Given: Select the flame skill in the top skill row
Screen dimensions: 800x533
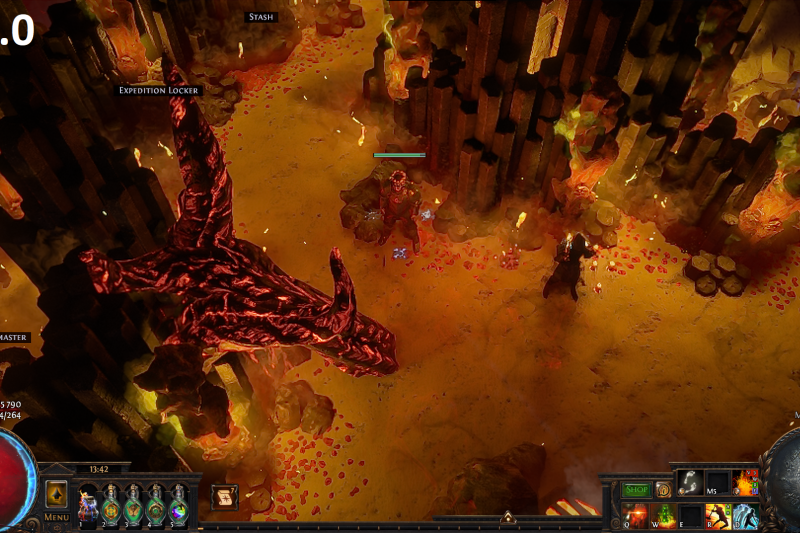Looking at the screenshot, I should [745, 482].
